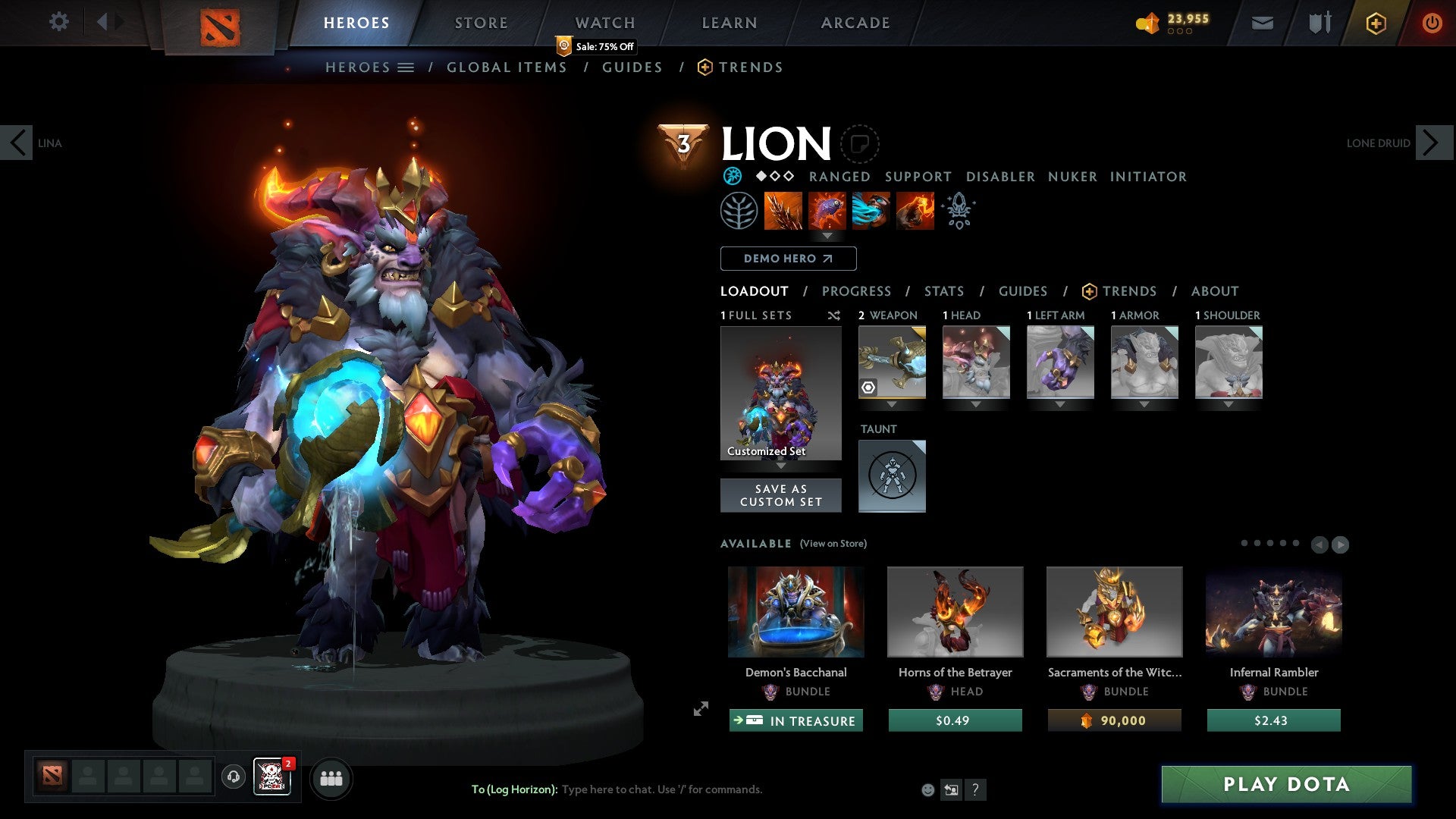Click the Mana Drain ability icon
This screenshot has height=819, width=1456.
click(871, 211)
